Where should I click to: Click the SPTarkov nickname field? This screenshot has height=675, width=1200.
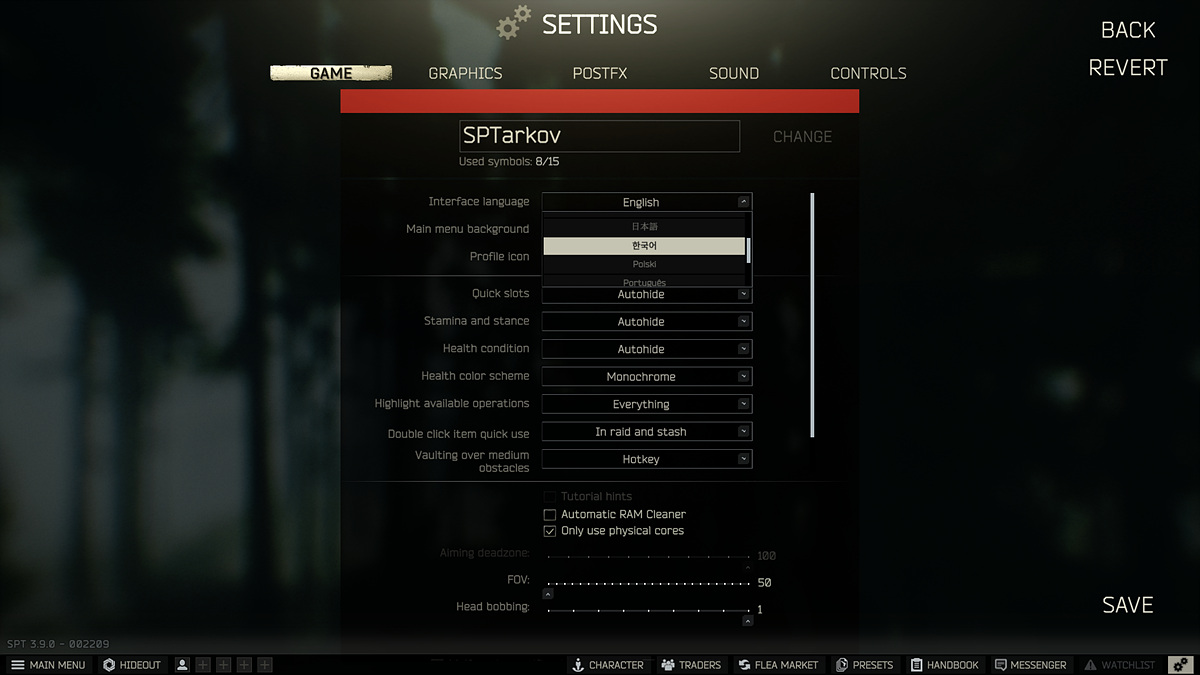599,136
